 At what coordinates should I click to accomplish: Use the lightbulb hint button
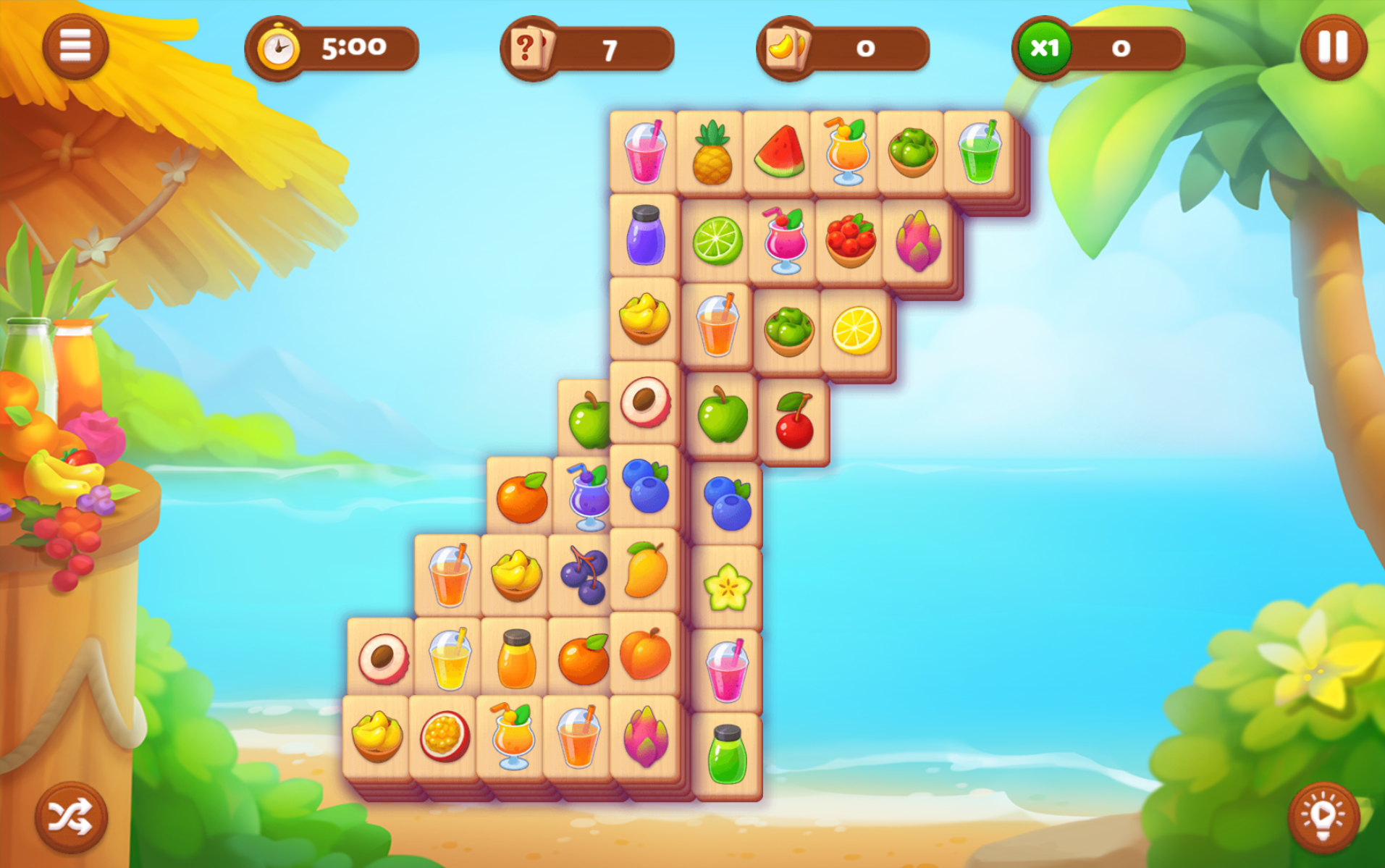pyautogui.click(x=1322, y=817)
